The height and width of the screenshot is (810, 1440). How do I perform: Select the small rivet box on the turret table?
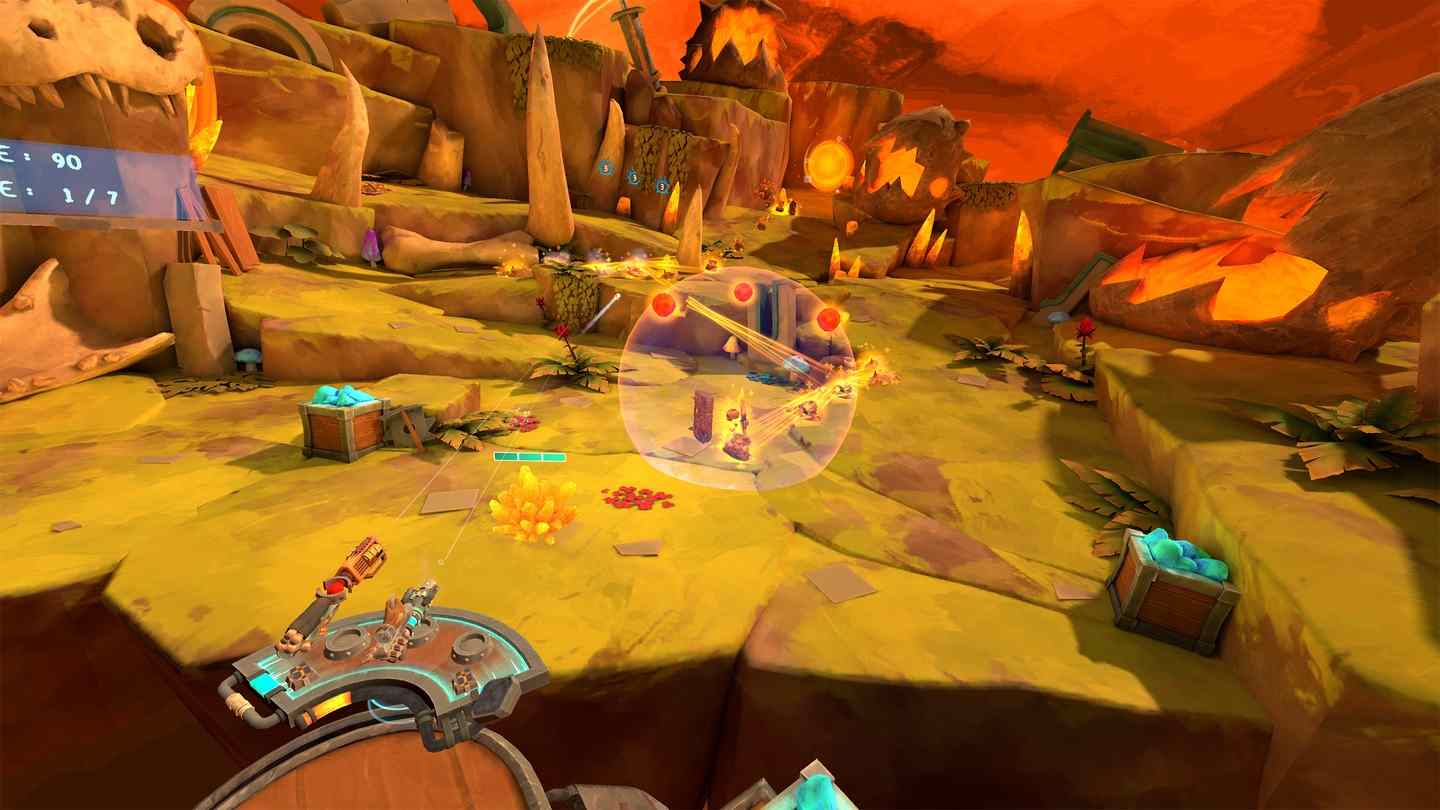tap(299, 676)
